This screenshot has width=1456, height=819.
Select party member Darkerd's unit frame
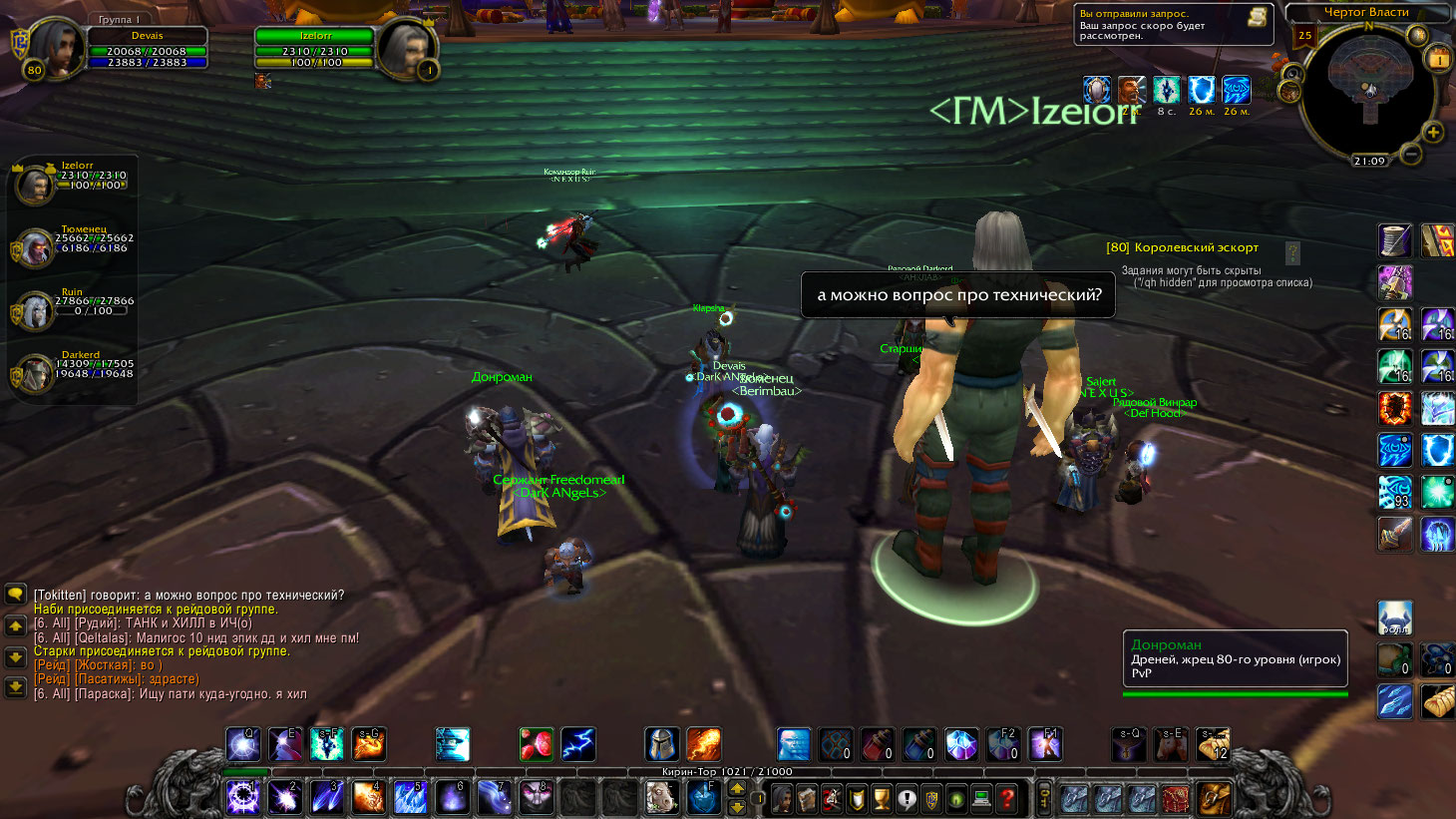tap(35, 374)
